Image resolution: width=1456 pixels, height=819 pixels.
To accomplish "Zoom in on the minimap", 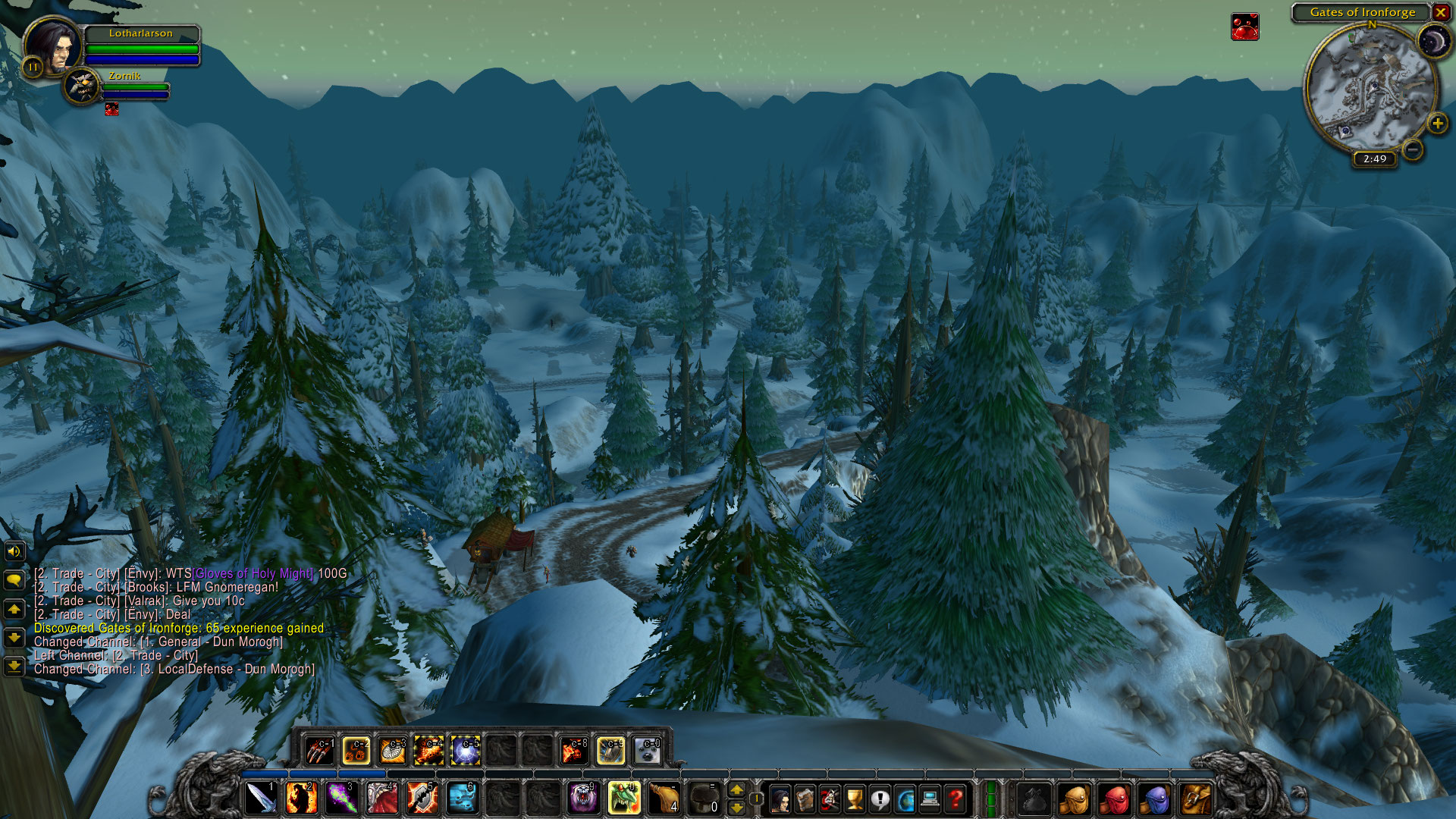I will [x=1437, y=124].
